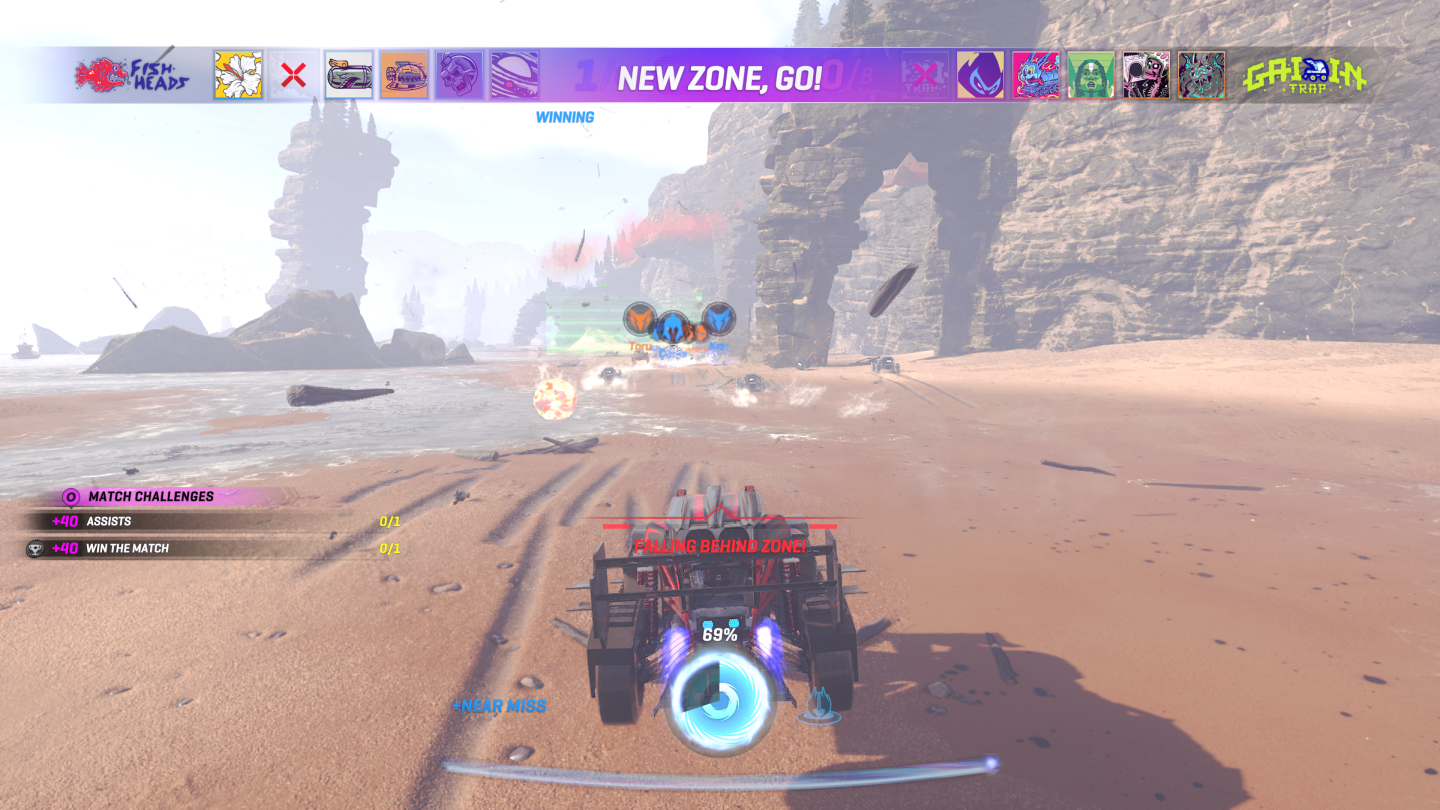Screen dimensions: 1440x810
Task: Select the green face player avatar
Action: [x=1090, y=74]
